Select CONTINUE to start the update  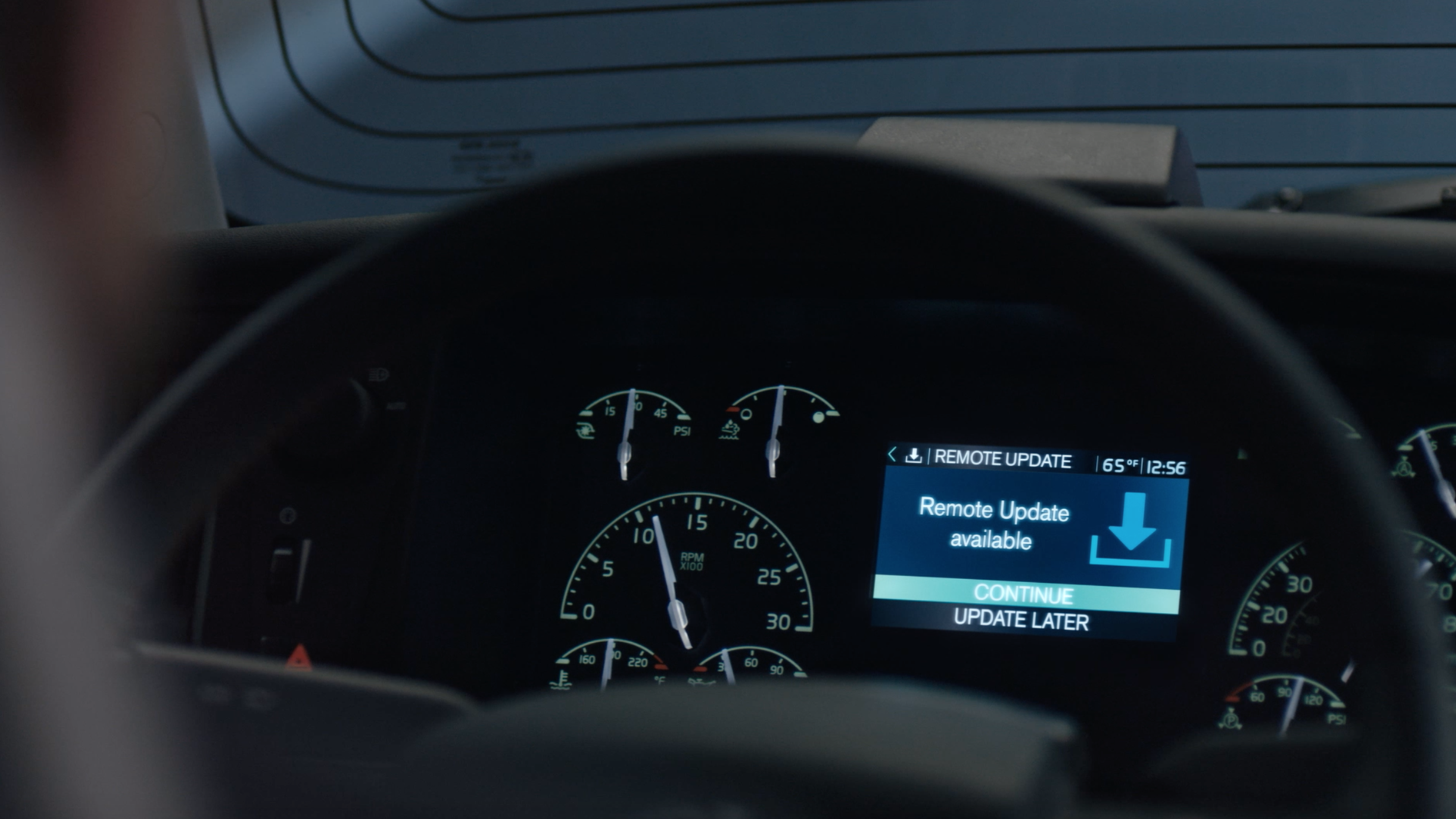[1023, 594]
